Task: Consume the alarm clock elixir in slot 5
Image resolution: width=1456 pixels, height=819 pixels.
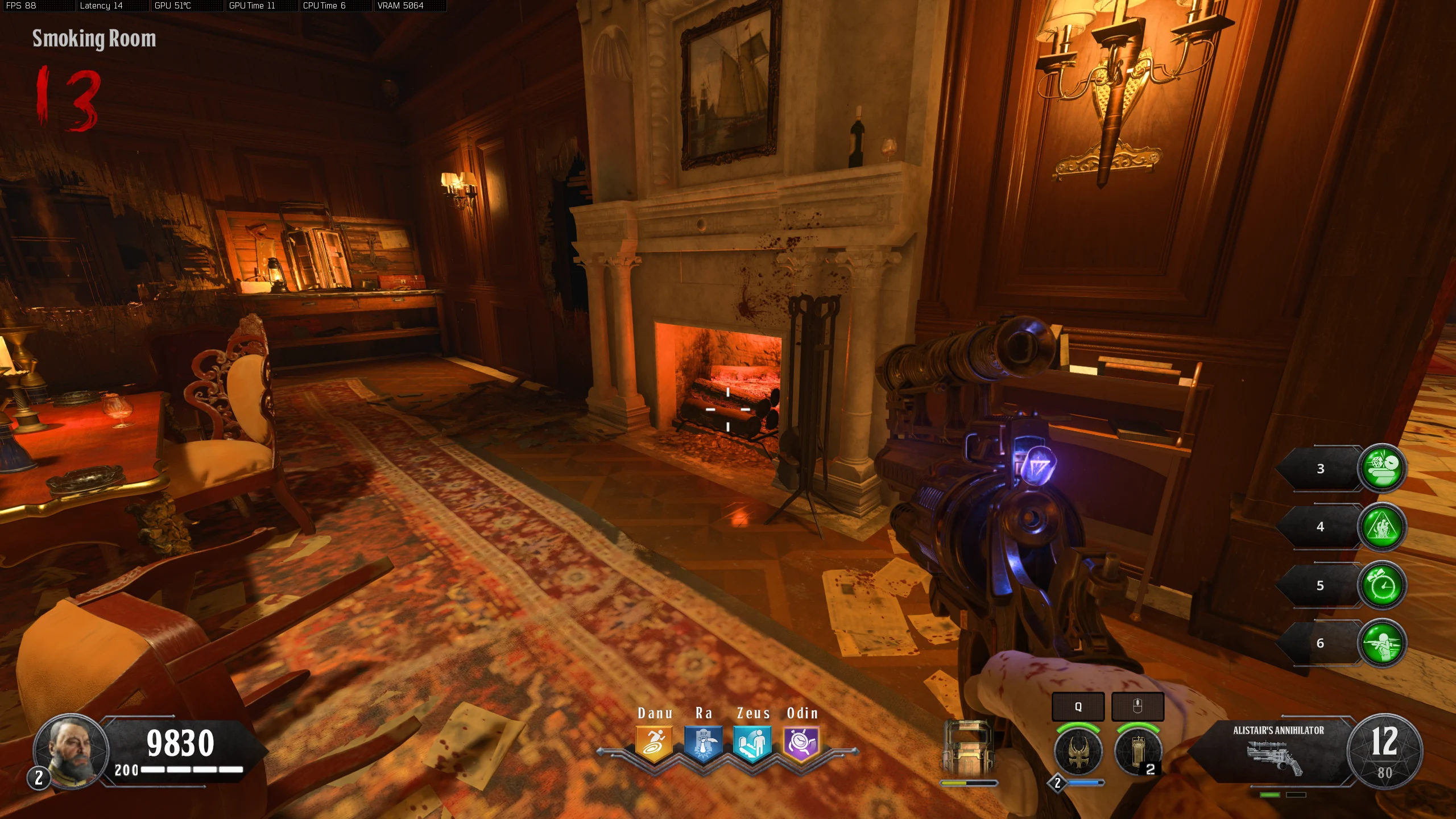Action: (x=1381, y=585)
